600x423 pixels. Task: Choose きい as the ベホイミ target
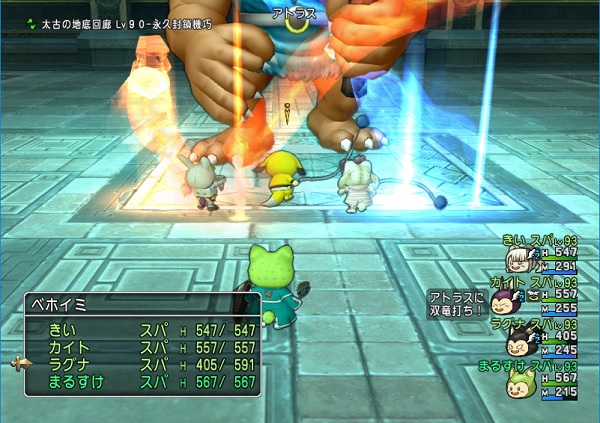[x=140, y=329]
